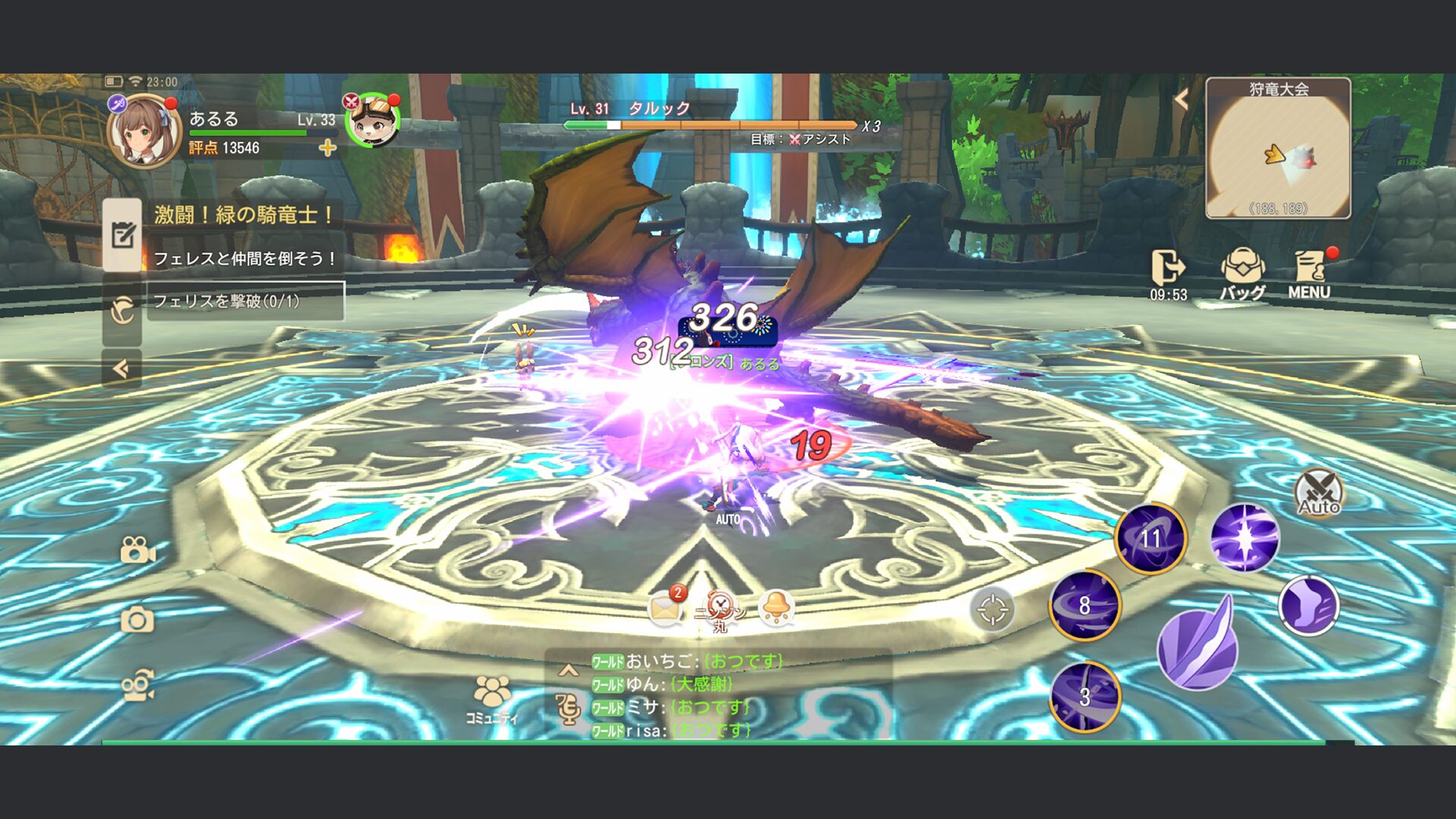
Task: Select the goggle cat pet portrait
Action: tap(372, 121)
